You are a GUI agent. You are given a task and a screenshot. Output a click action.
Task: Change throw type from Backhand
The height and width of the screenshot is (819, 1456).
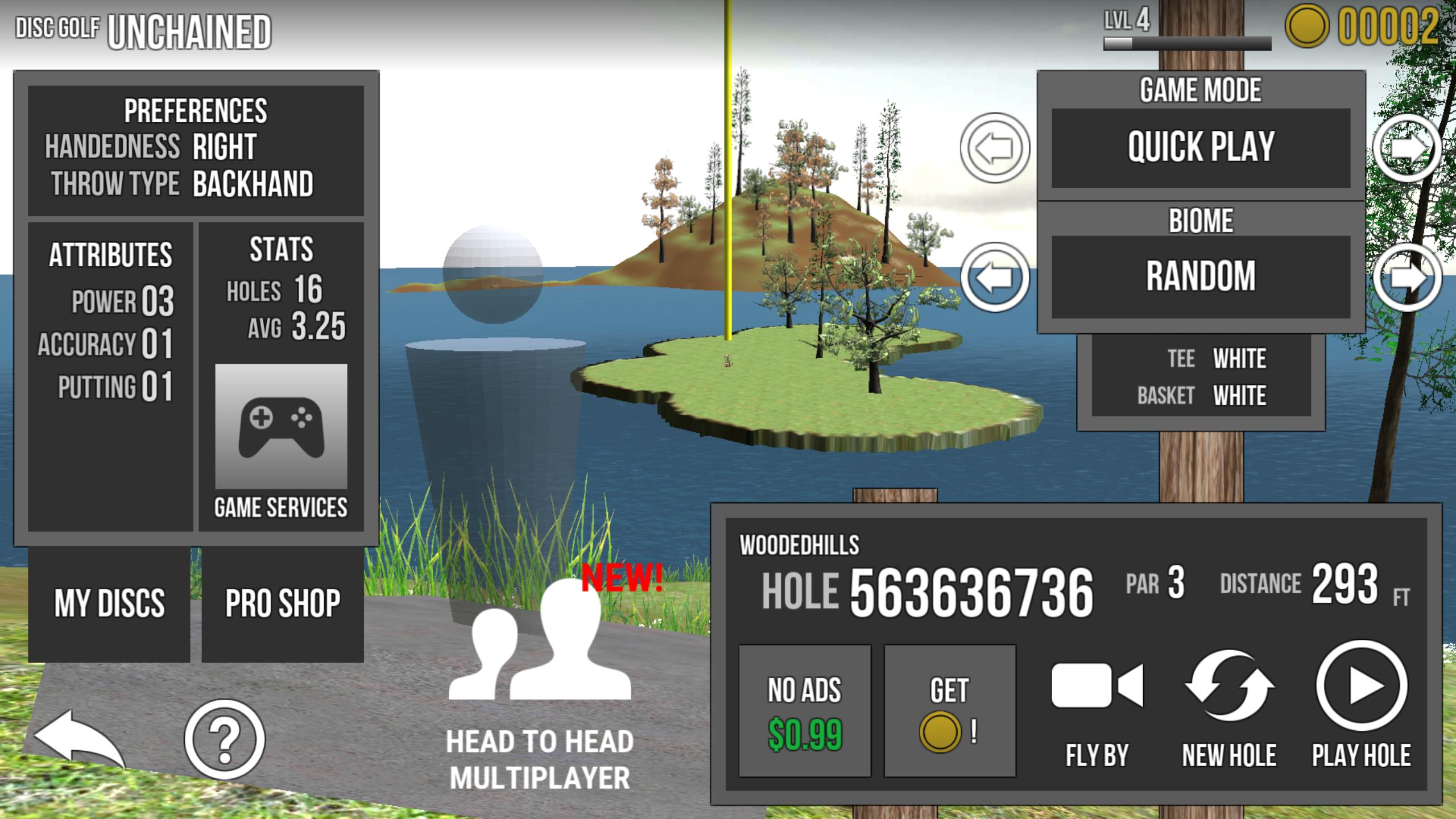[253, 184]
